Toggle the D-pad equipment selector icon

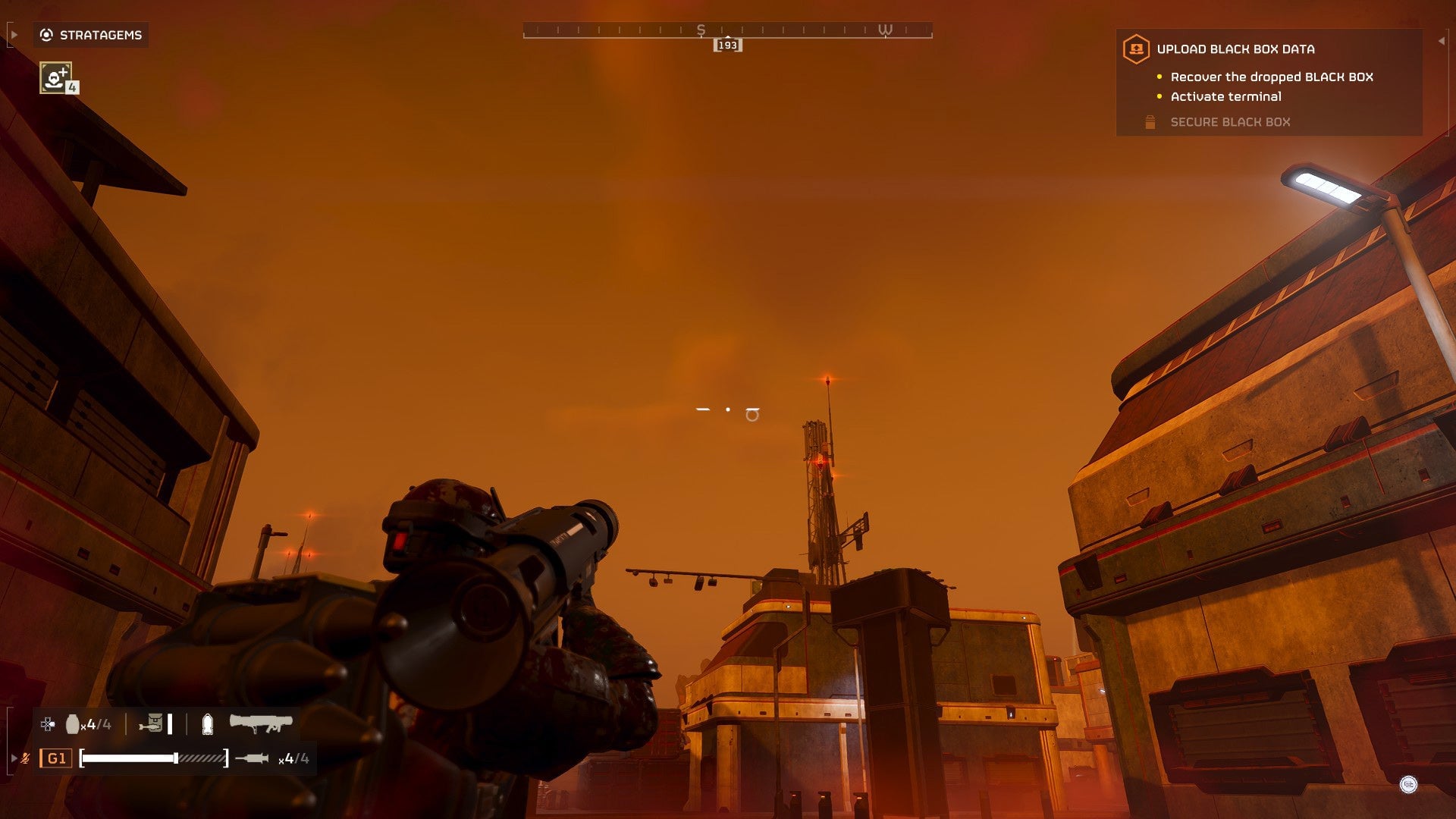pyautogui.click(x=48, y=723)
